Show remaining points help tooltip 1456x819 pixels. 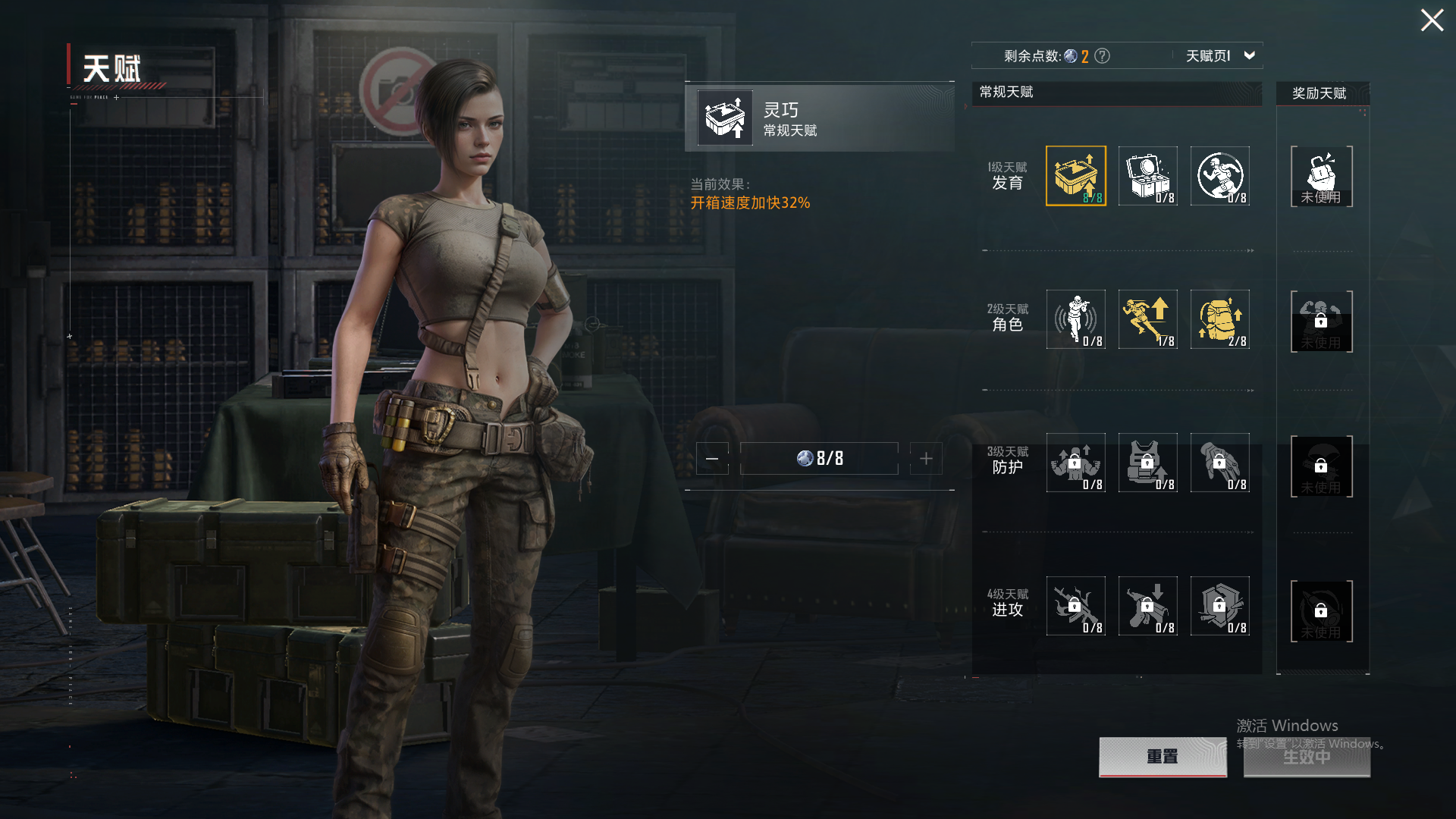(x=1103, y=56)
